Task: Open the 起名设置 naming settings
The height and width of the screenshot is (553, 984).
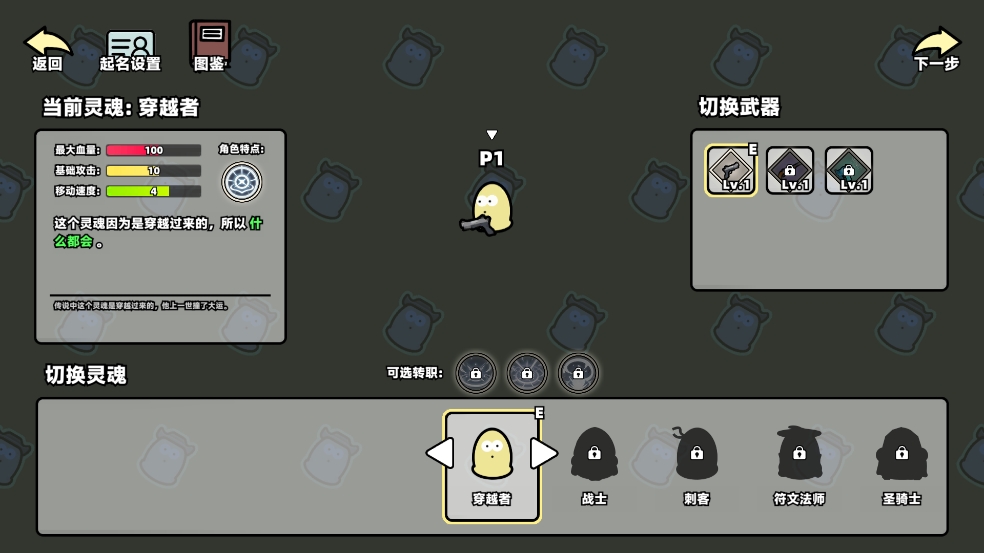Action: (x=130, y=50)
